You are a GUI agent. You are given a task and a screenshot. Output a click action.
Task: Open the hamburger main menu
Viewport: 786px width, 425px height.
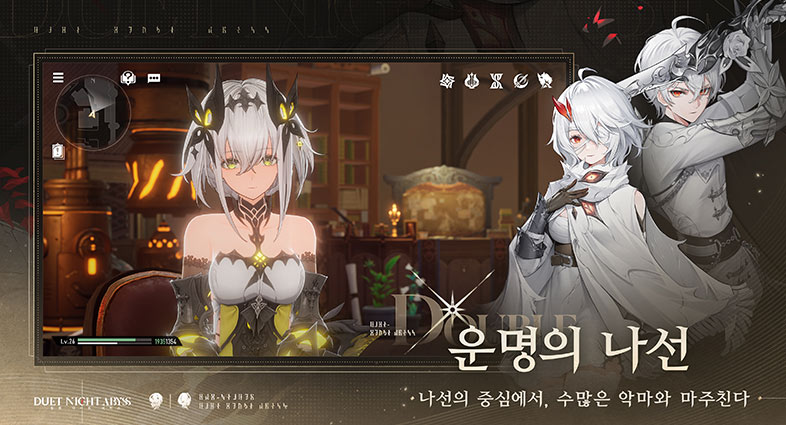pyautogui.click(x=58, y=77)
